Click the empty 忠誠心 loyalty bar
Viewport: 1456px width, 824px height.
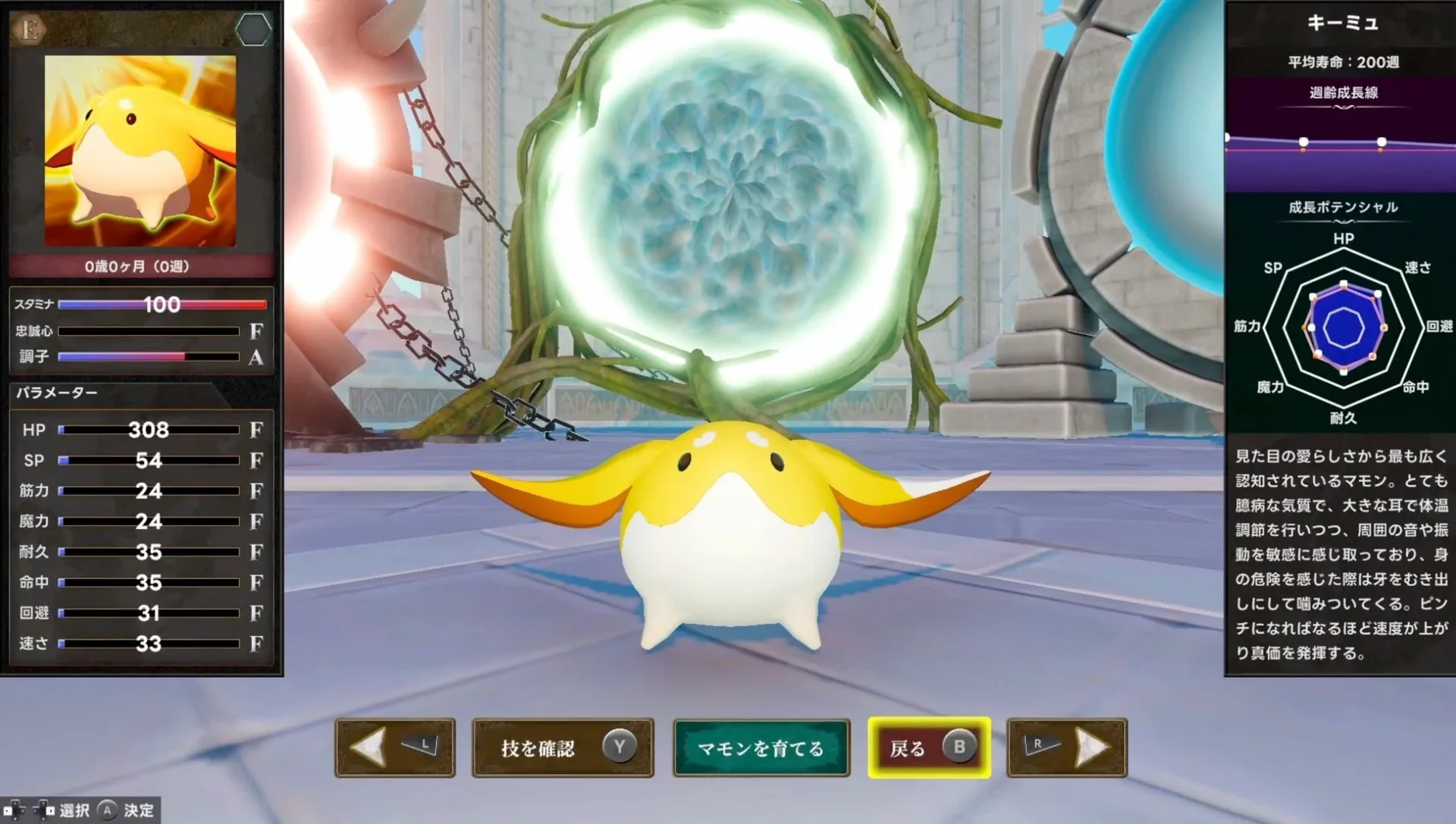click(x=148, y=331)
